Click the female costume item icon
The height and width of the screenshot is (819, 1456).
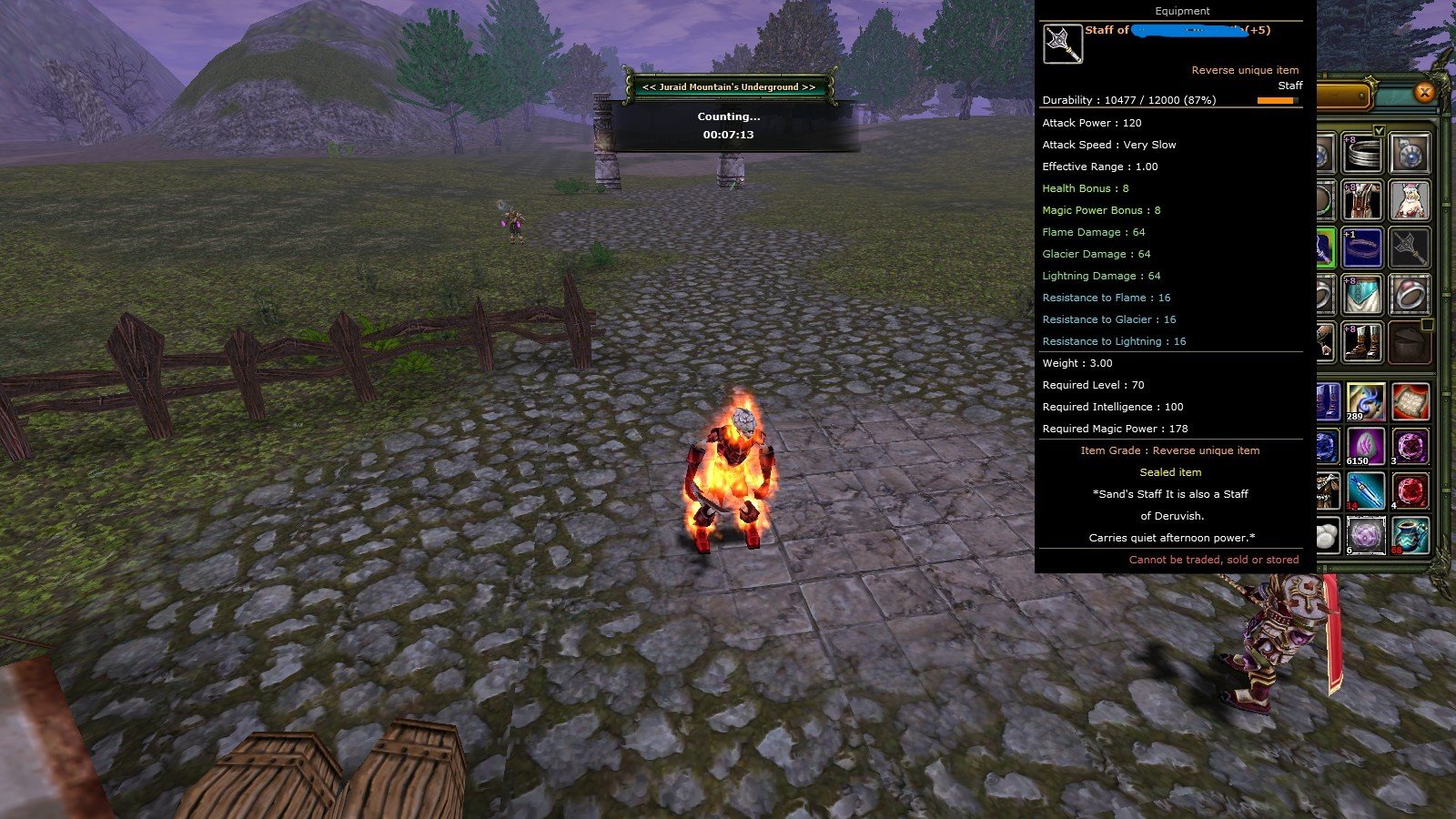(x=1410, y=201)
